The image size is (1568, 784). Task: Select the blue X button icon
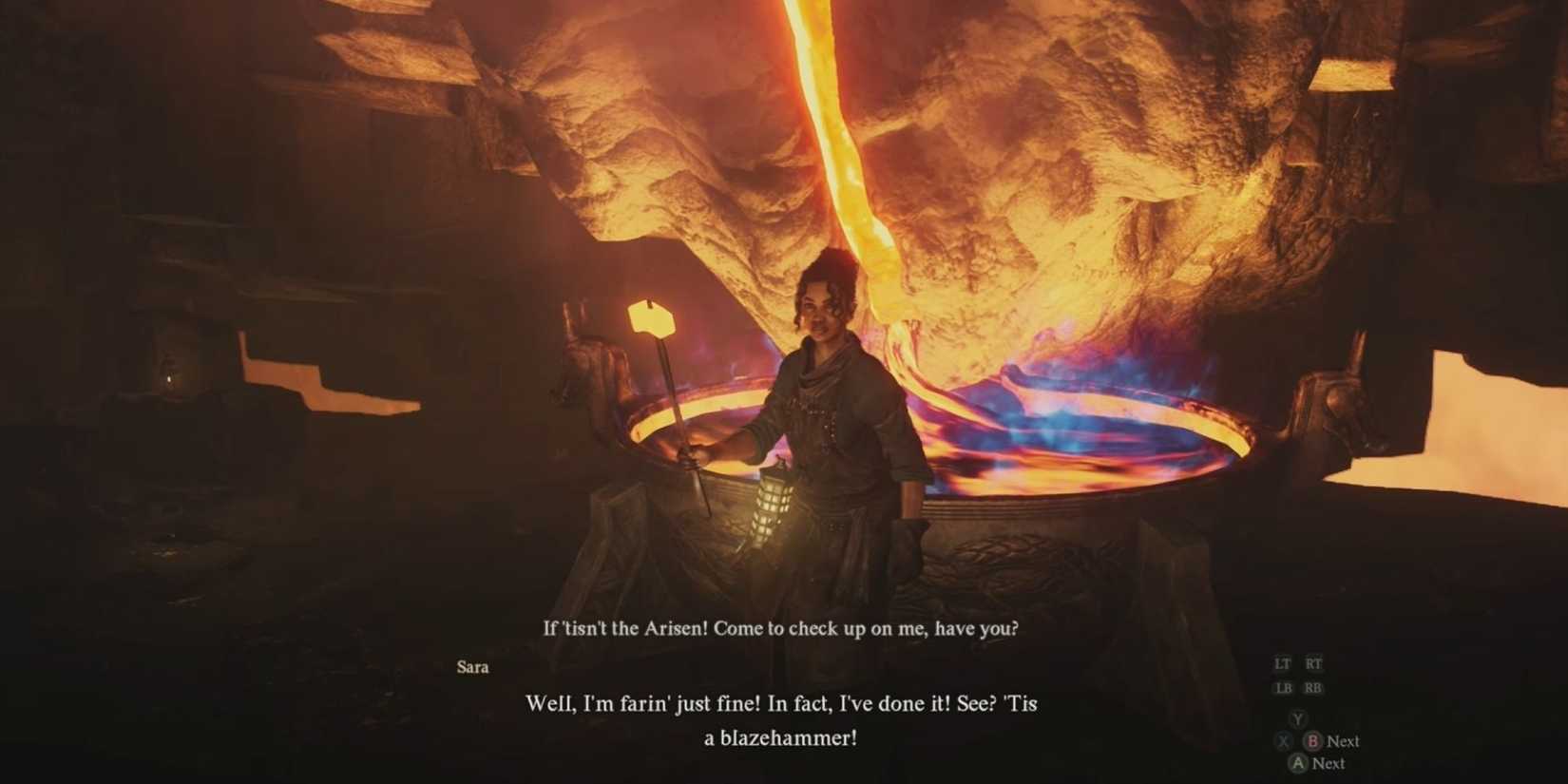1284,741
